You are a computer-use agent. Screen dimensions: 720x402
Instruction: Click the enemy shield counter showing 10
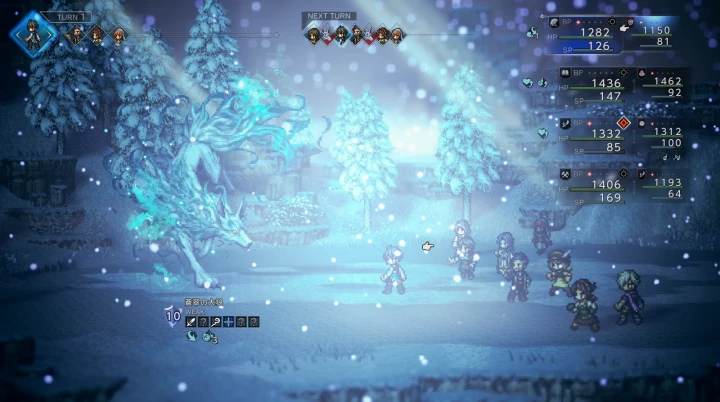tap(173, 318)
